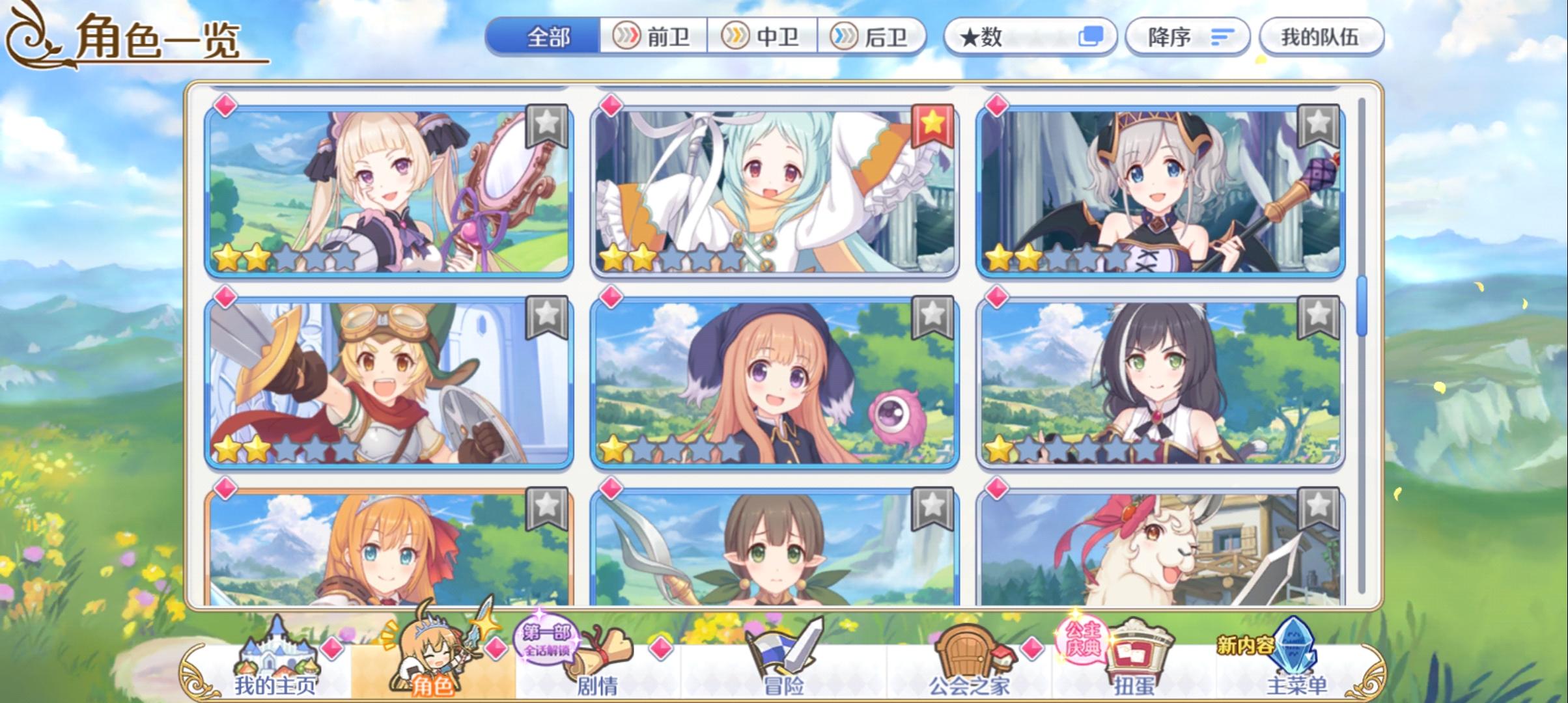Switch to the 前卫 vanguard tab

(654, 37)
